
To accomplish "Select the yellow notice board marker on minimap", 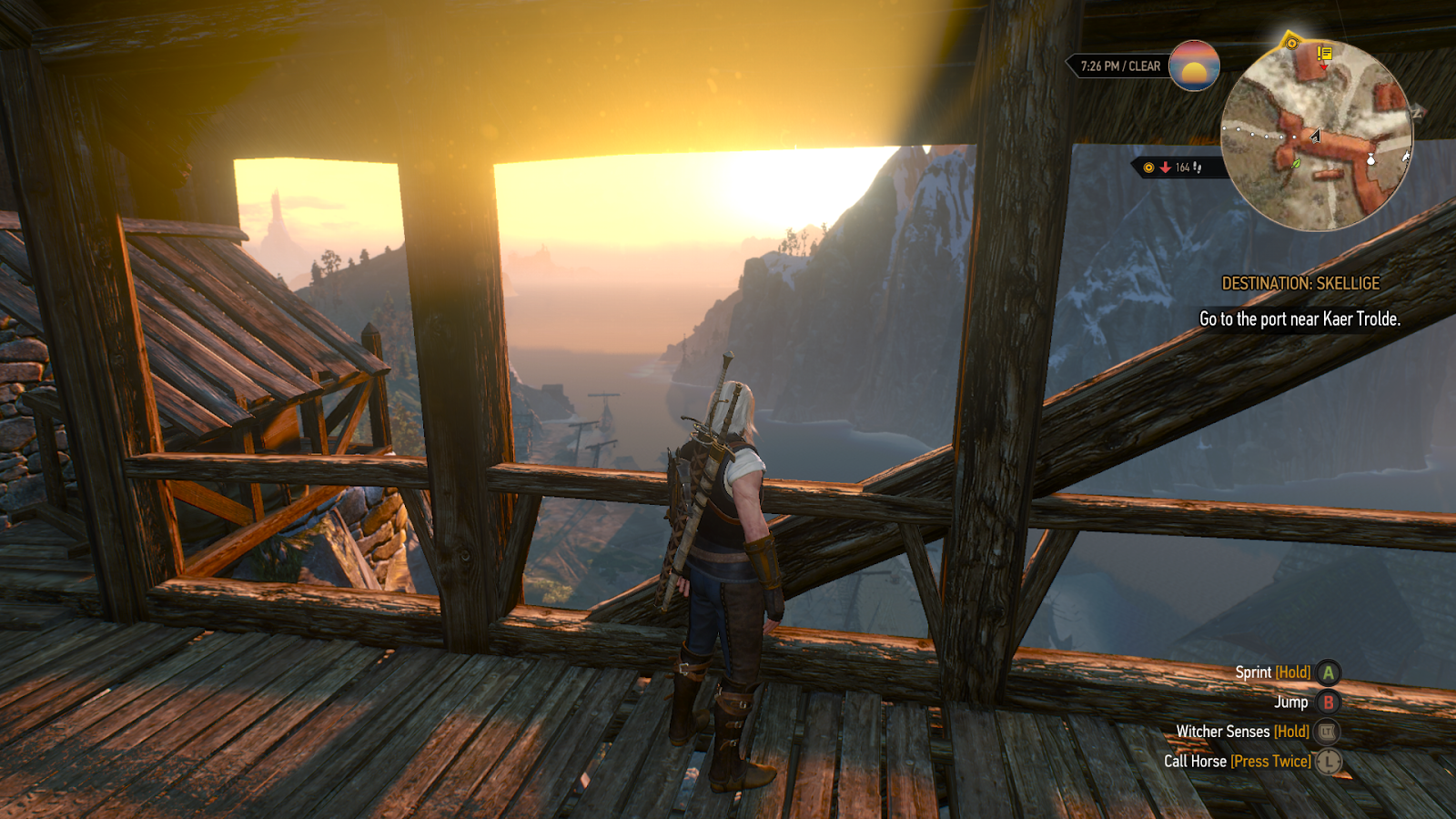I will point(1324,55).
